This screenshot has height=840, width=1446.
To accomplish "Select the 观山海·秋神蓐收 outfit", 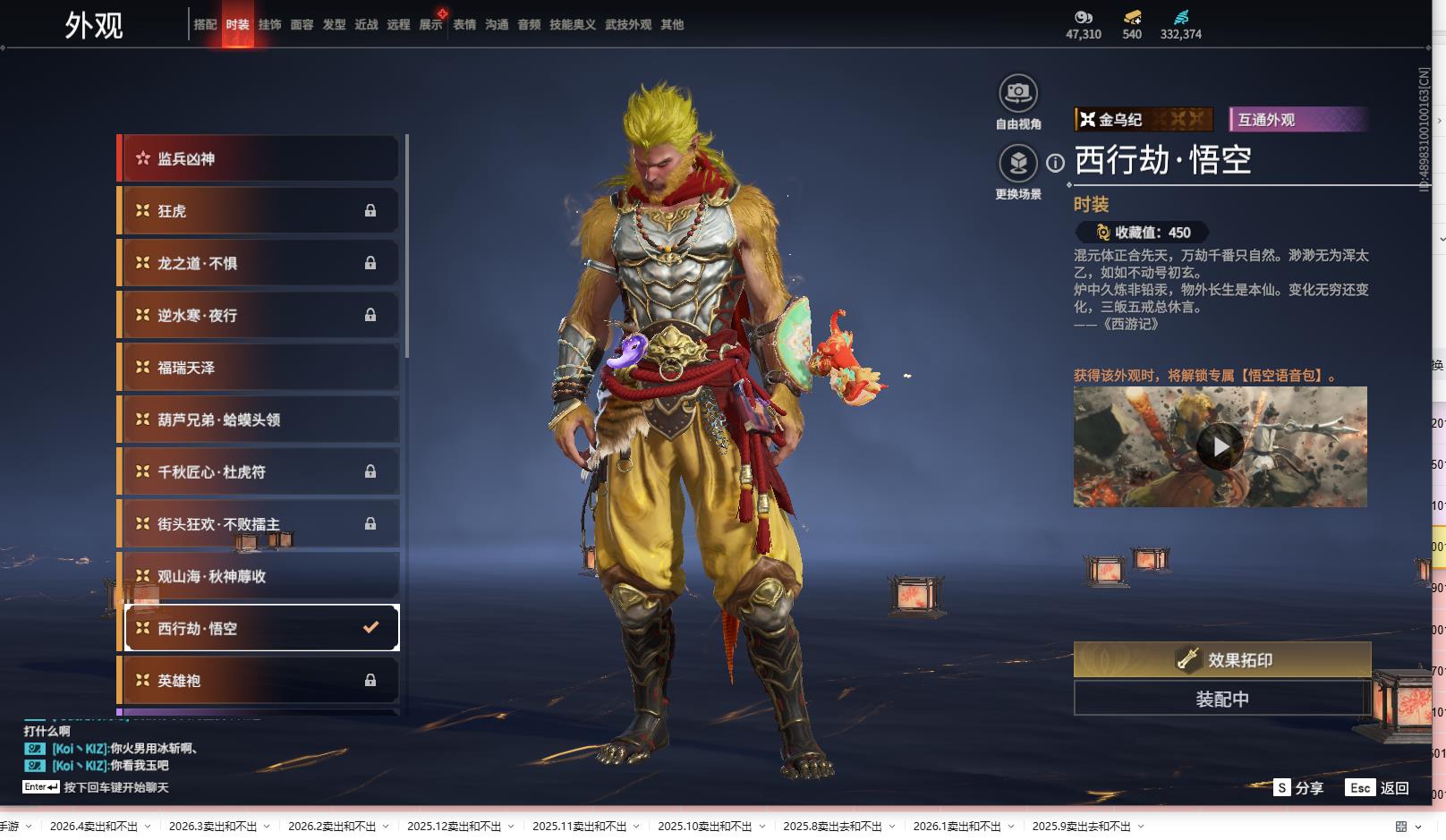I will pos(259,576).
